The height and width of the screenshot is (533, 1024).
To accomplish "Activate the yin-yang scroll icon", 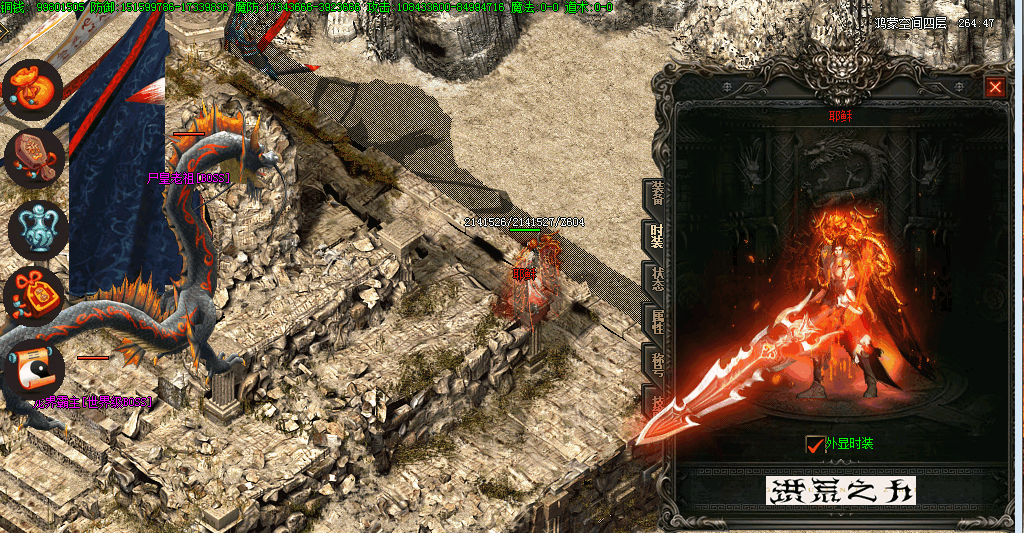I will (34, 369).
